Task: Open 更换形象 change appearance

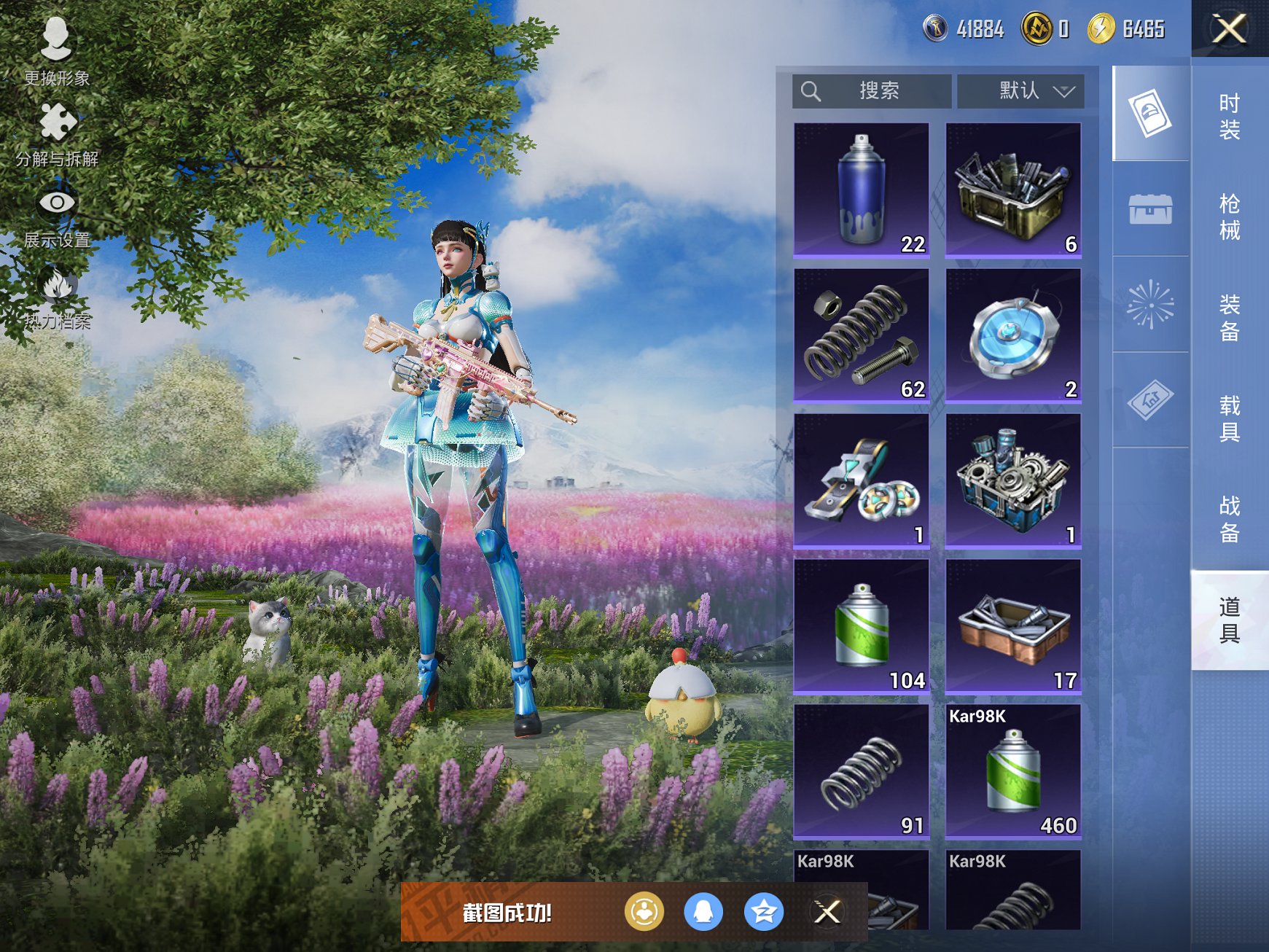Action: coord(56,51)
